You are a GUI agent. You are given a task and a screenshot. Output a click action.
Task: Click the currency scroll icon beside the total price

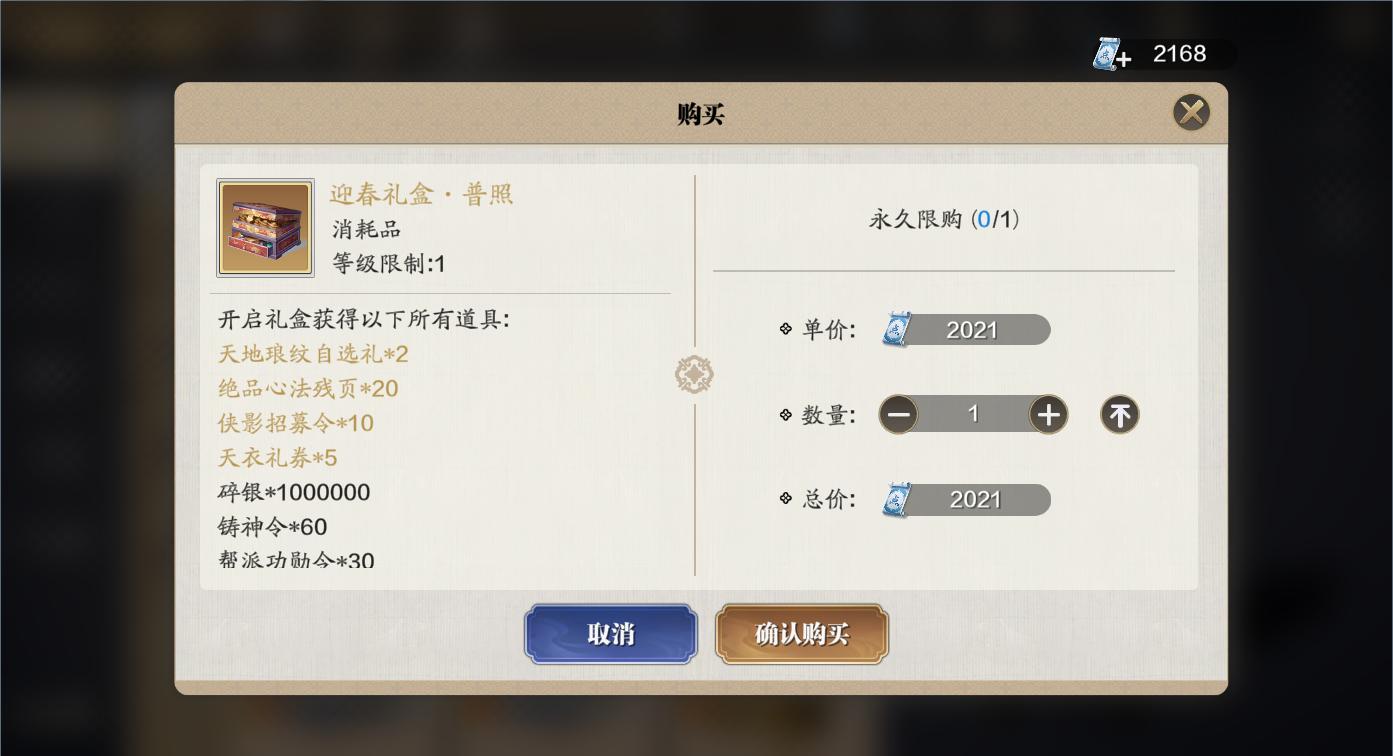[898, 499]
